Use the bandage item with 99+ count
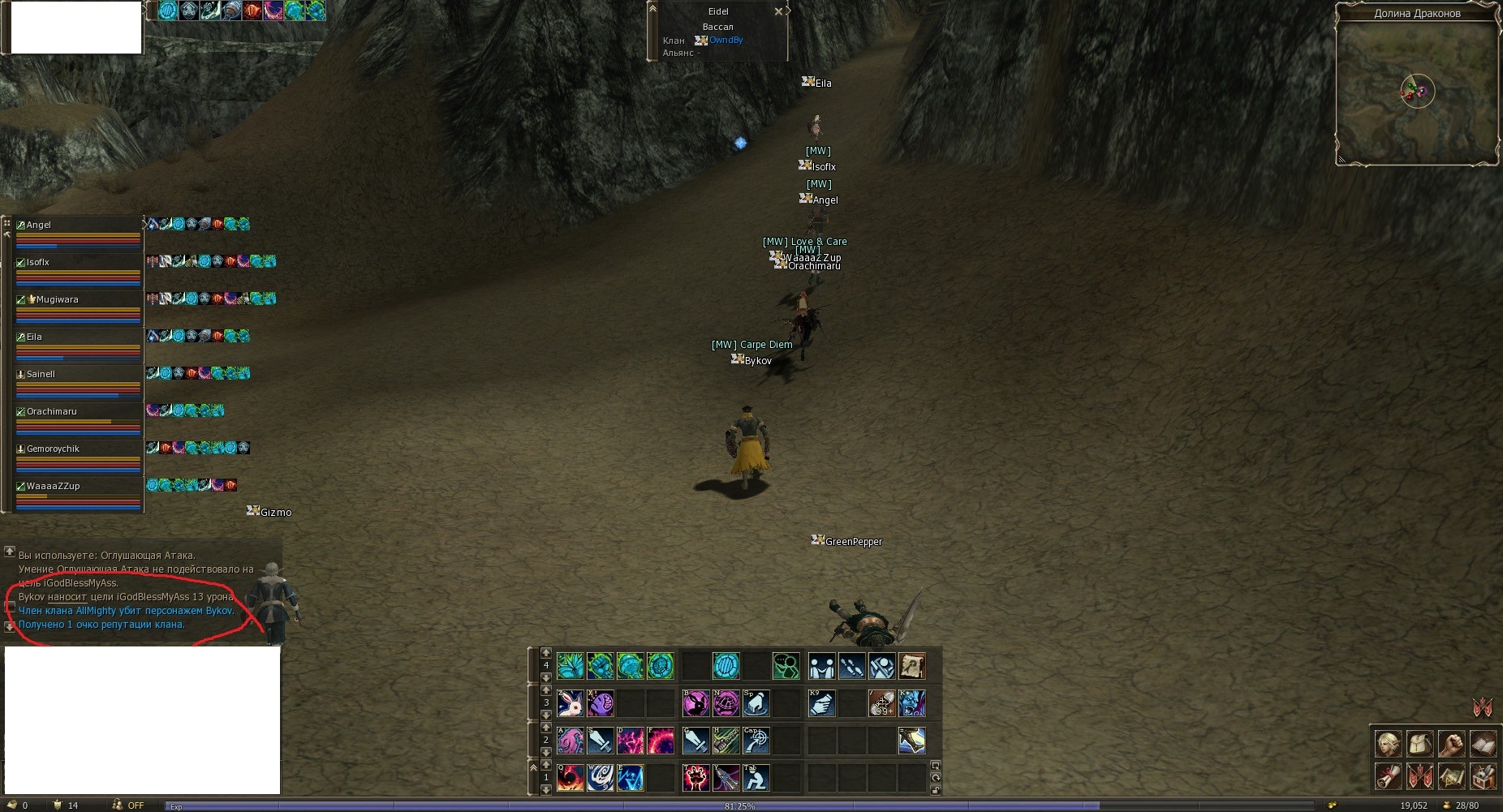 [882, 703]
